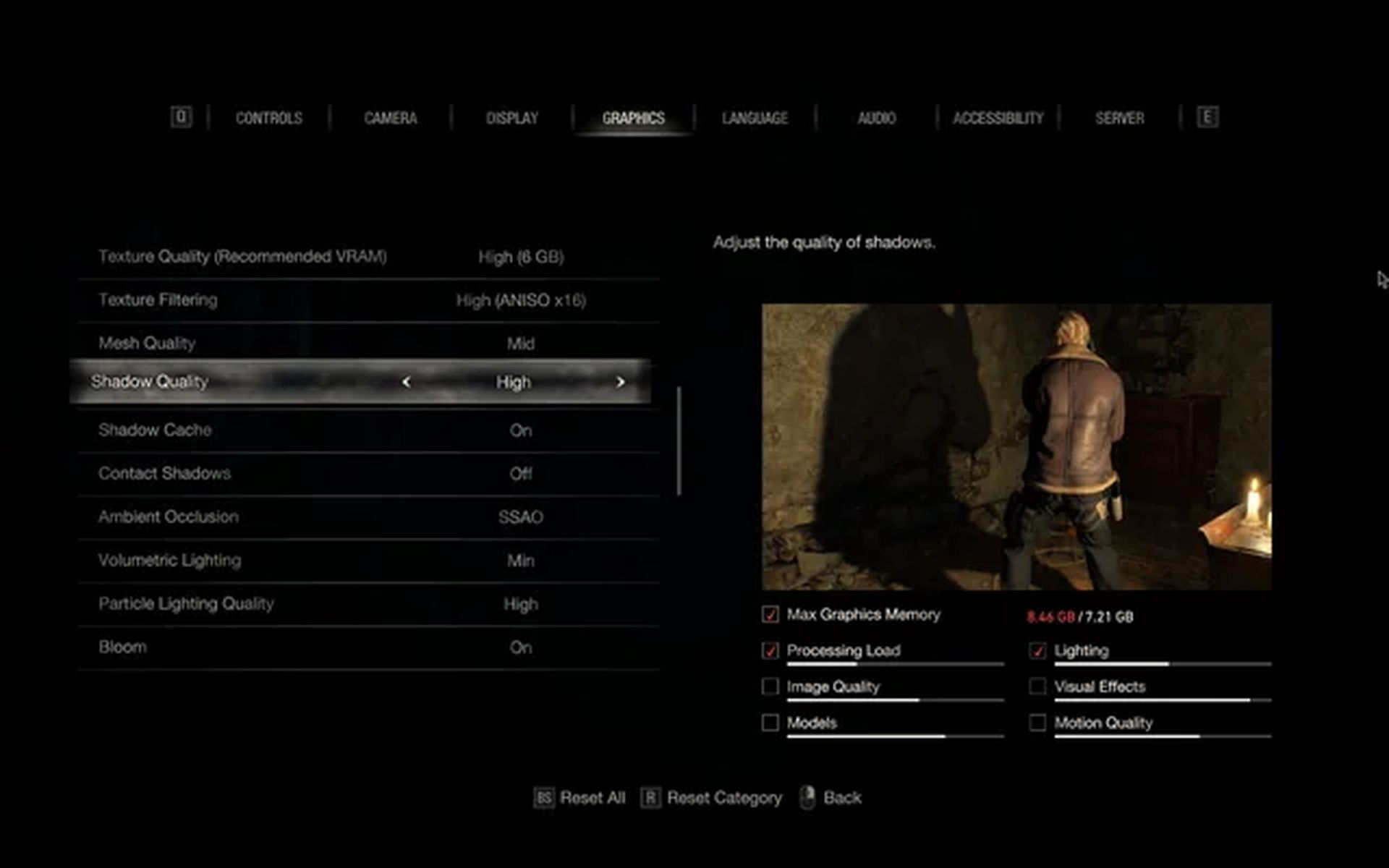Select Particle Lighting Quality setting

coord(369,604)
